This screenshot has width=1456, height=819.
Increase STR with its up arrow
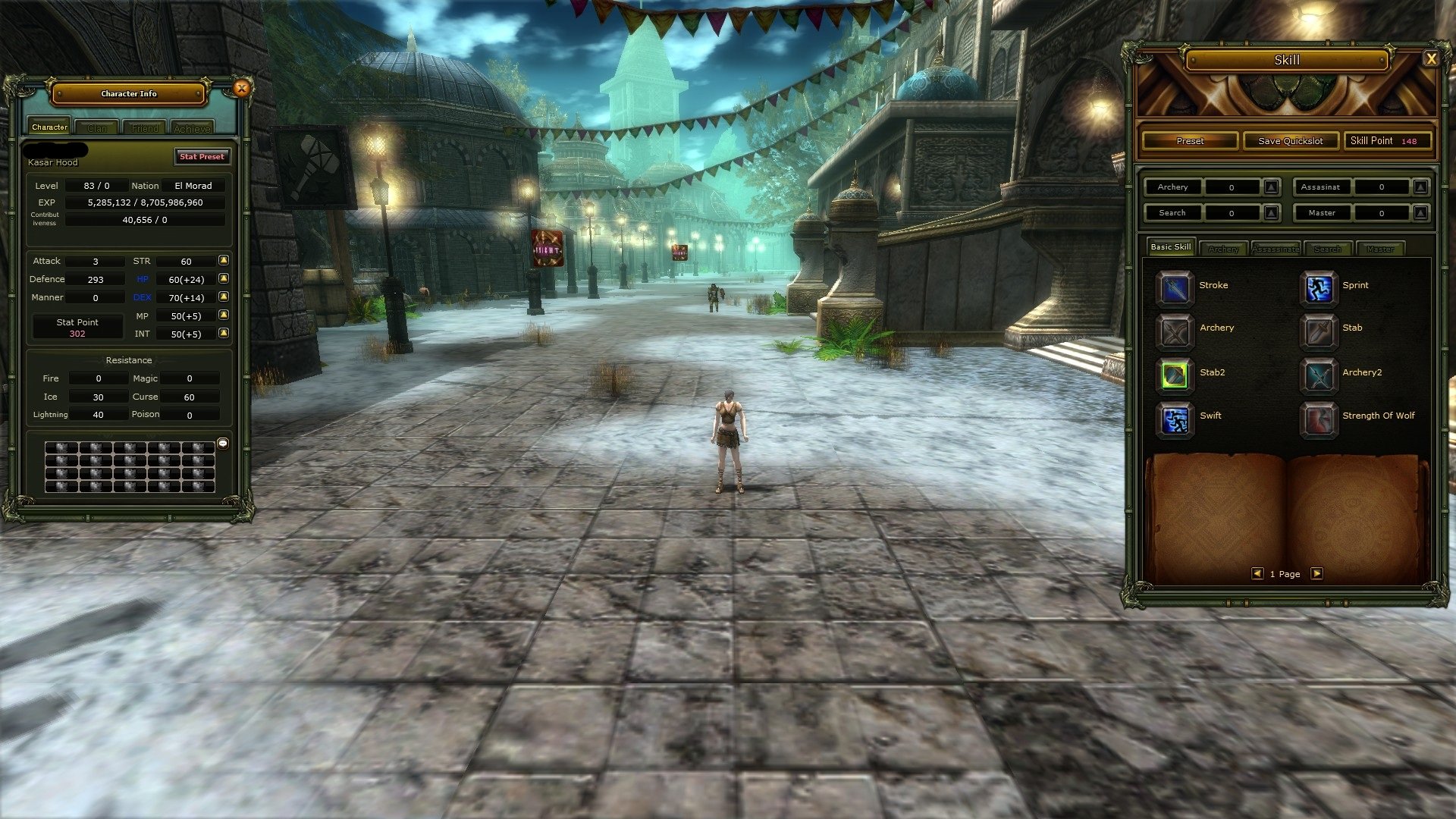222,261
